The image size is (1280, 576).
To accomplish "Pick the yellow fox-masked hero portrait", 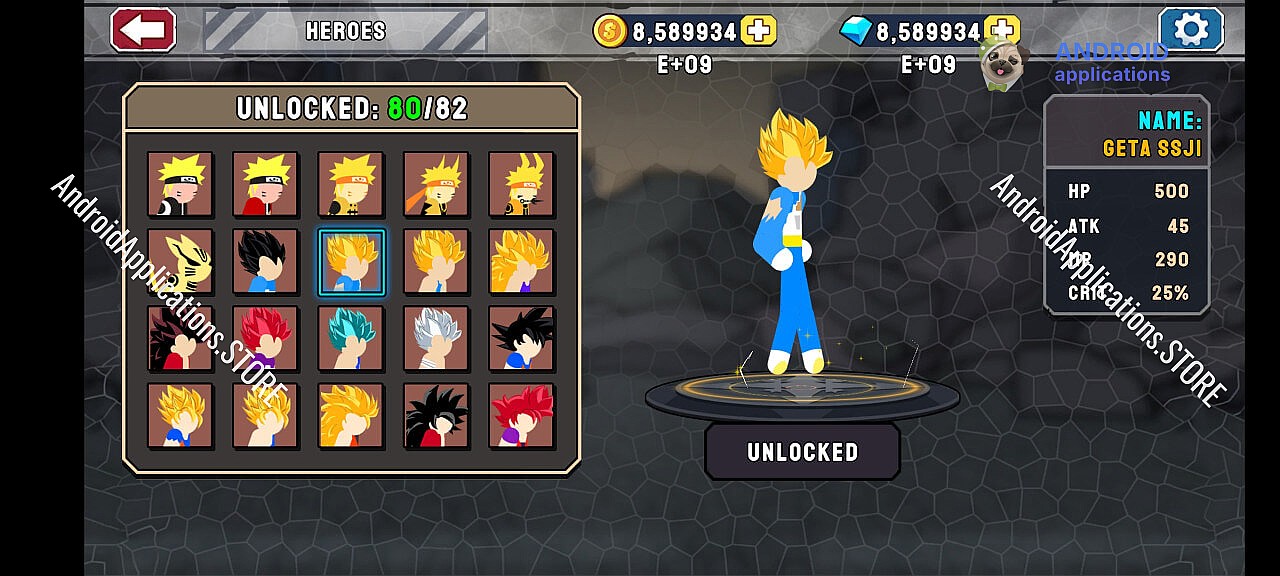I will click(x=180, y=262).
